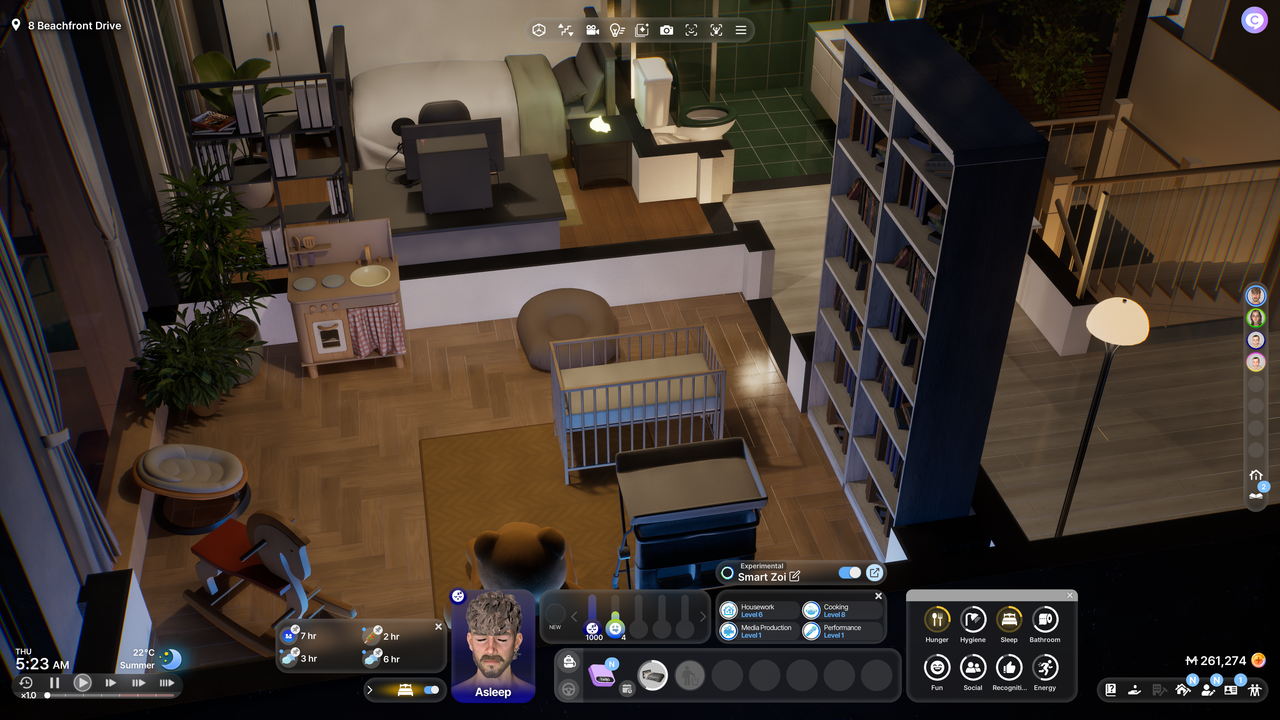The height and width of the screenshot is (720, 1280).
Task: Select the Energy need icon
Action: tap(1045, 668)
